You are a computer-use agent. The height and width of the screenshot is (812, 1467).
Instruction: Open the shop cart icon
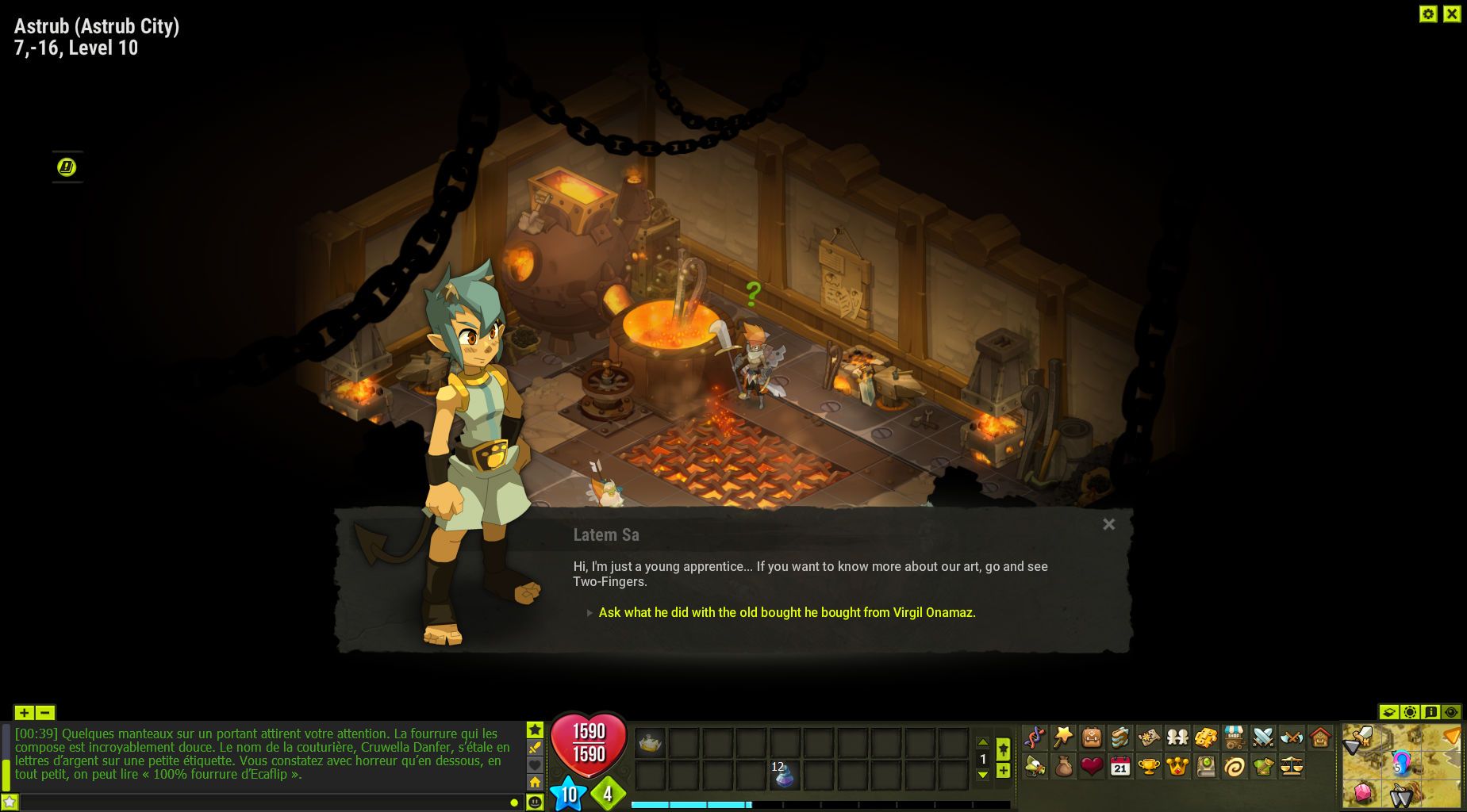click(x=1235, y=737)
